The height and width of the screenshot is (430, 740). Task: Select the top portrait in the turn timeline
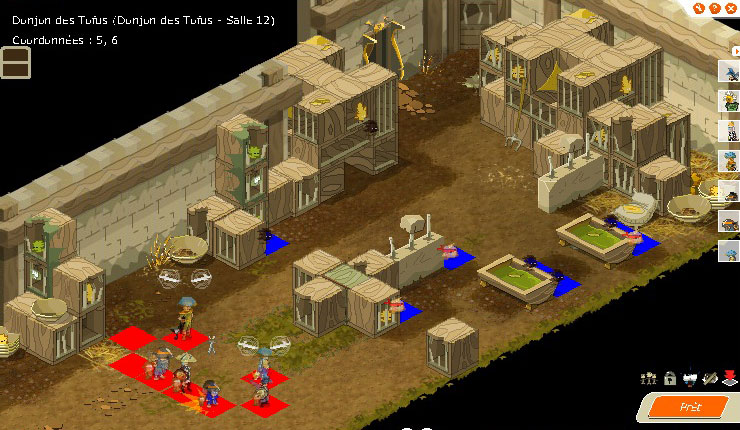pos(729,70)
